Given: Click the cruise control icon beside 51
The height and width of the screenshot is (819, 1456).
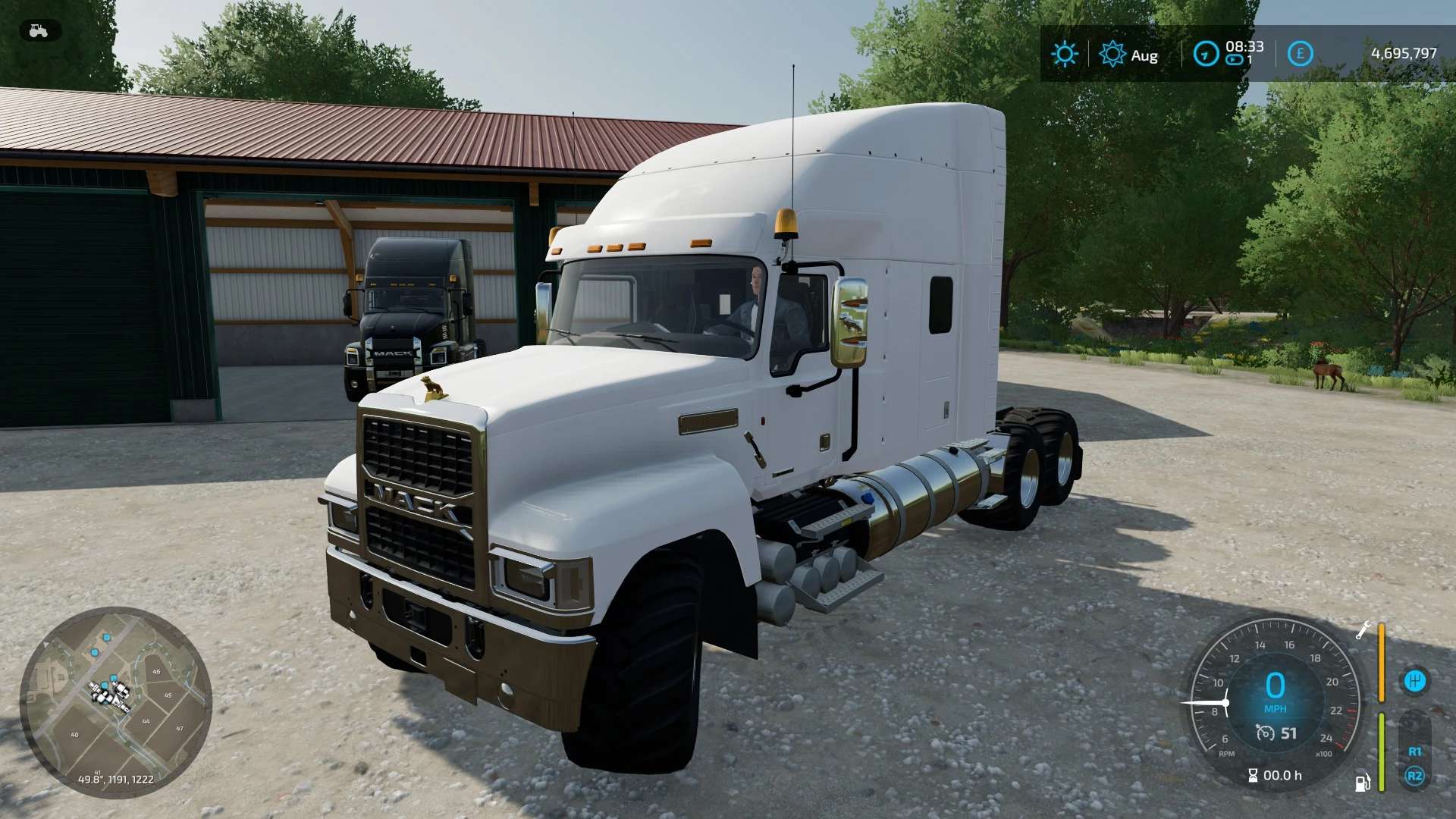Looking at the screenshot, I should 1265,733.
